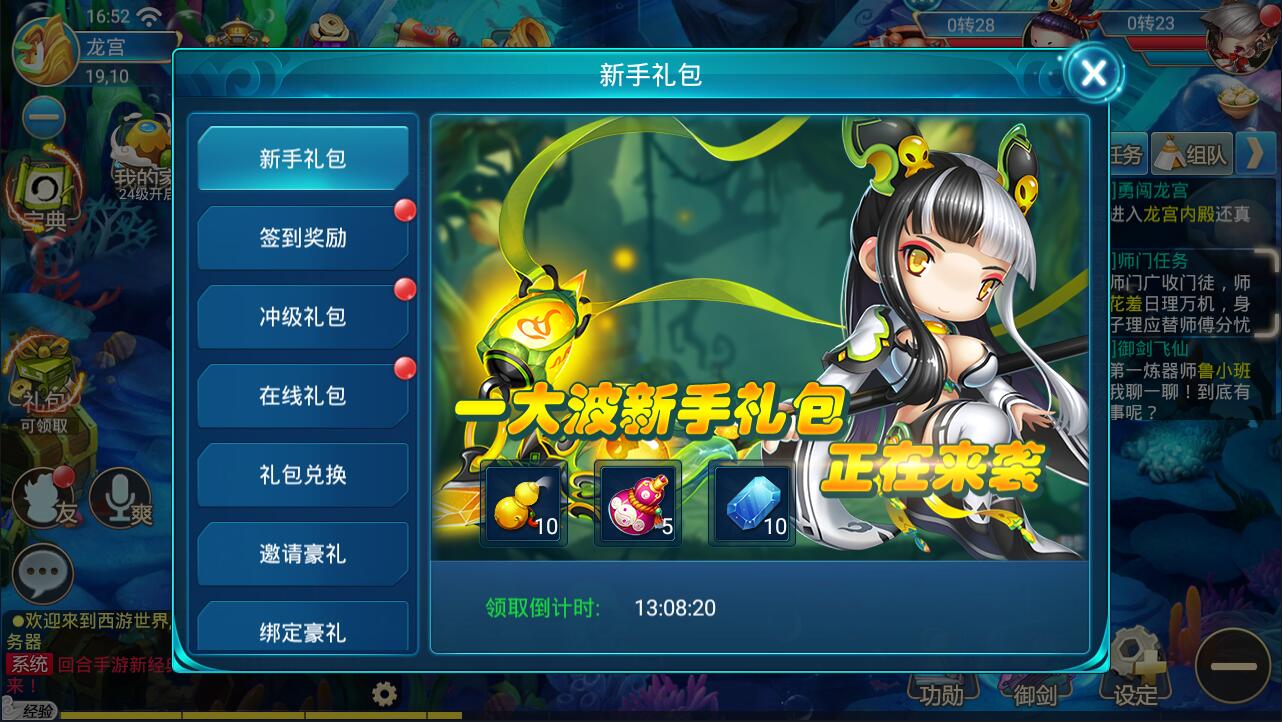
Task: Open the 友 friends panel icon
Action: point(42,500)
